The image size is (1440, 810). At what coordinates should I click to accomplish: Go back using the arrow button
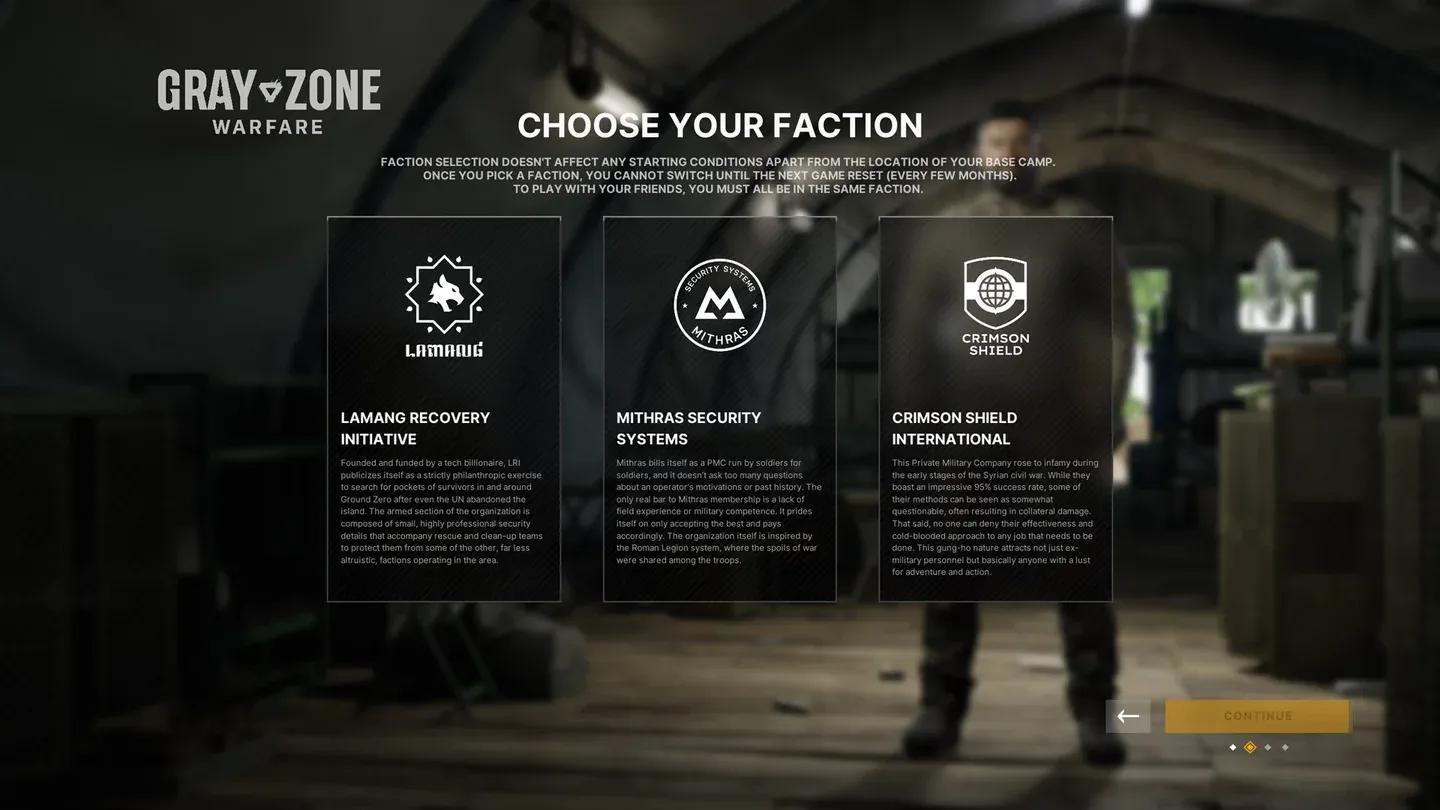[x=1128, y=716]
